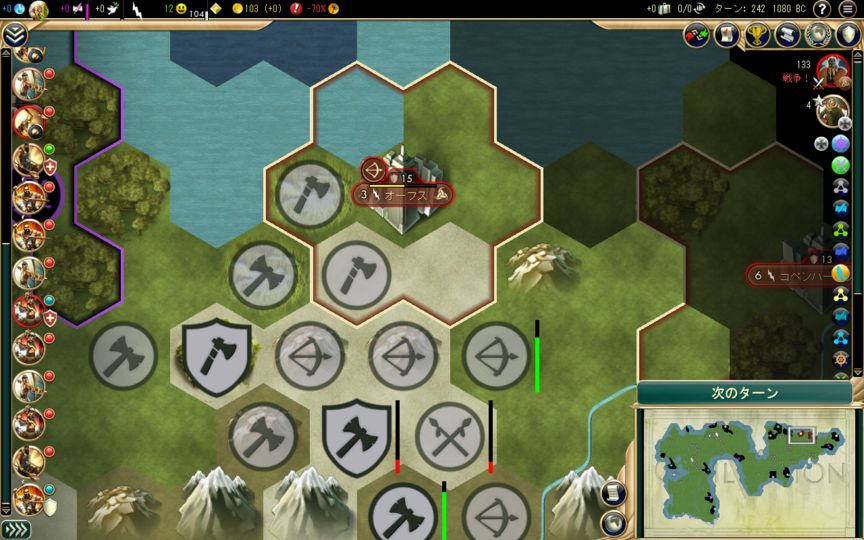Open the help question mark button

(822, 9)
